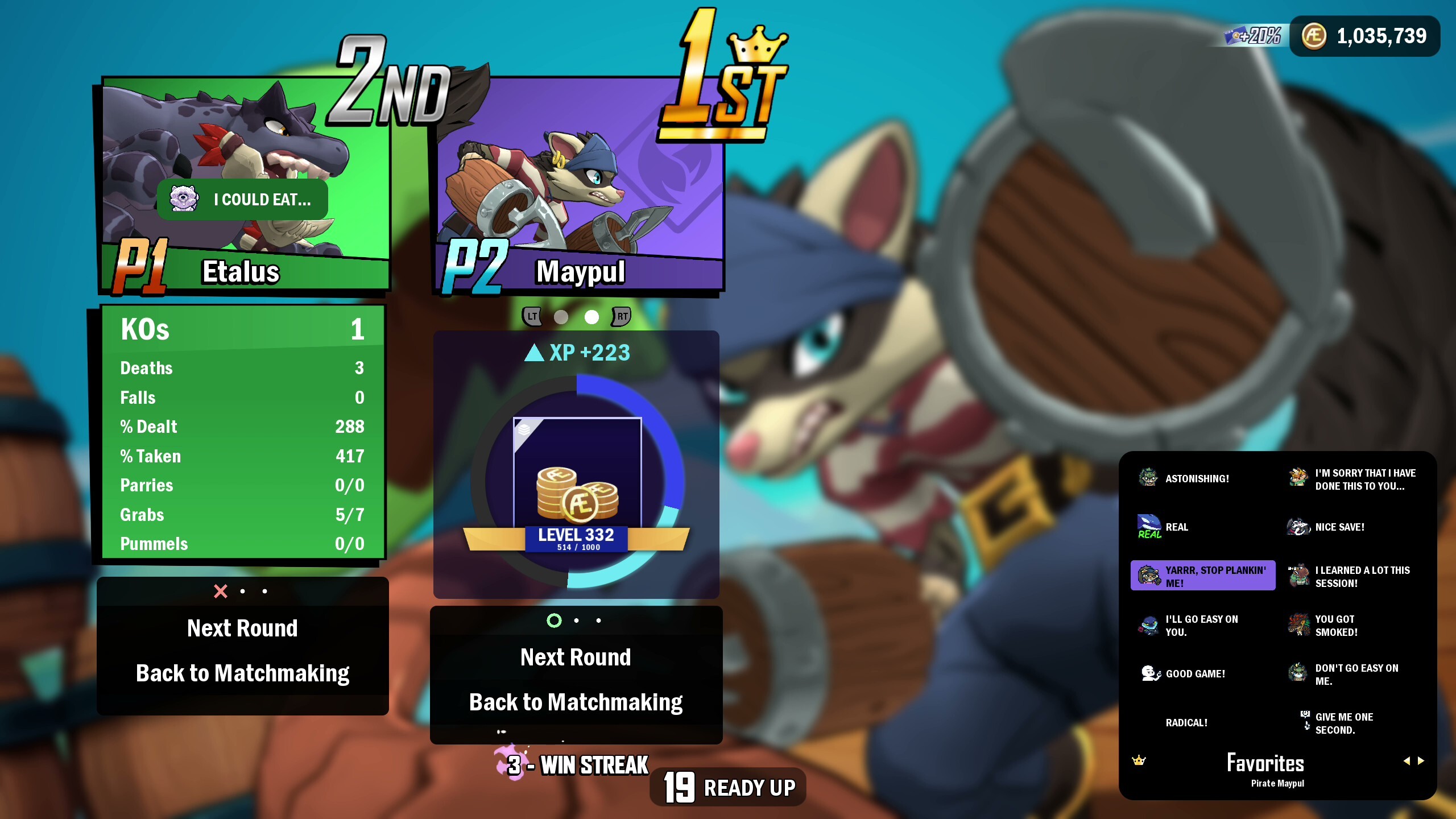Select the 'ASTONISHING!' emote icon
1456x819 pixels.
[x=1150, y=478]
